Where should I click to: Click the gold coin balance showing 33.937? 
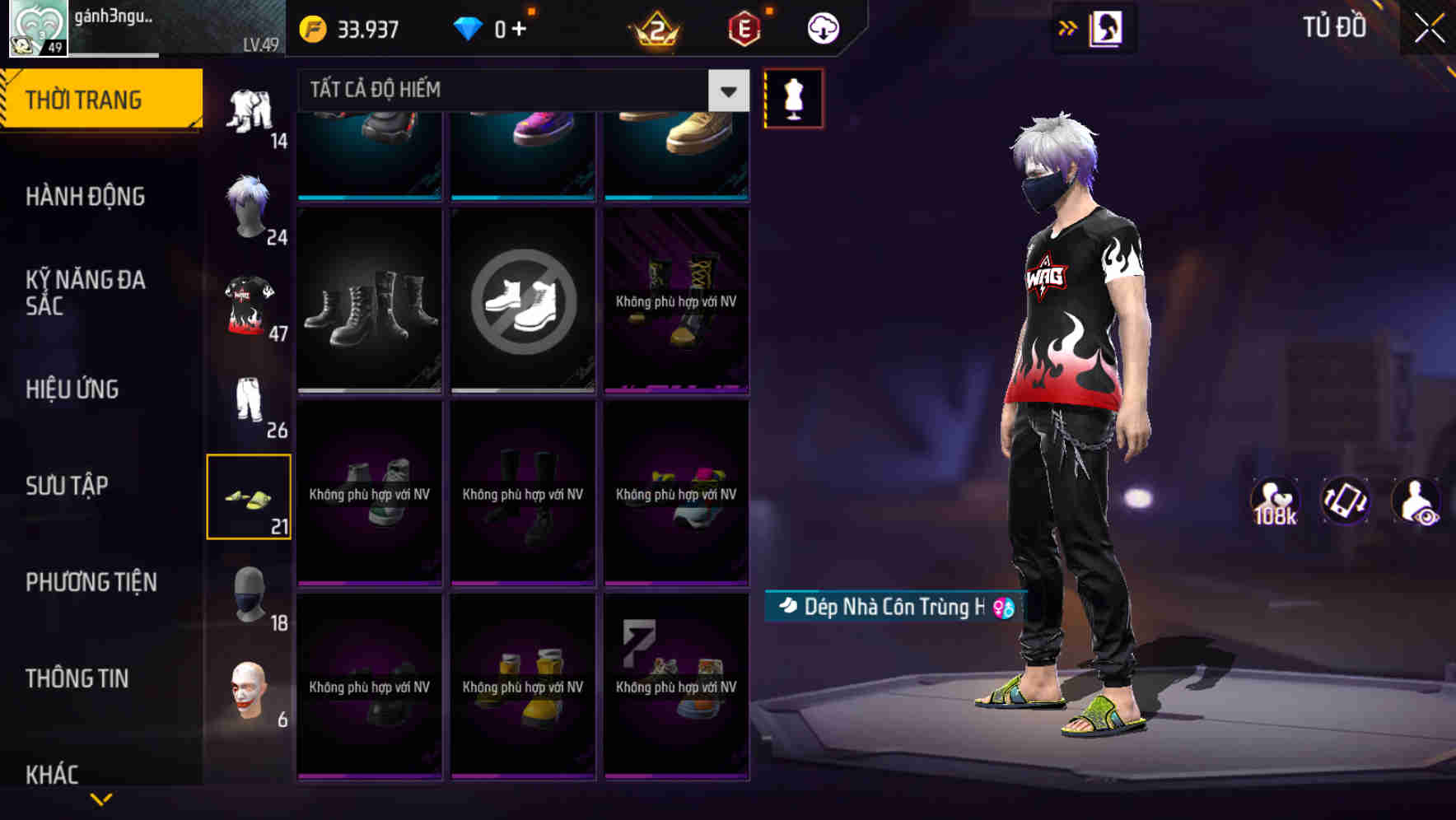click(x=346, y=27)
